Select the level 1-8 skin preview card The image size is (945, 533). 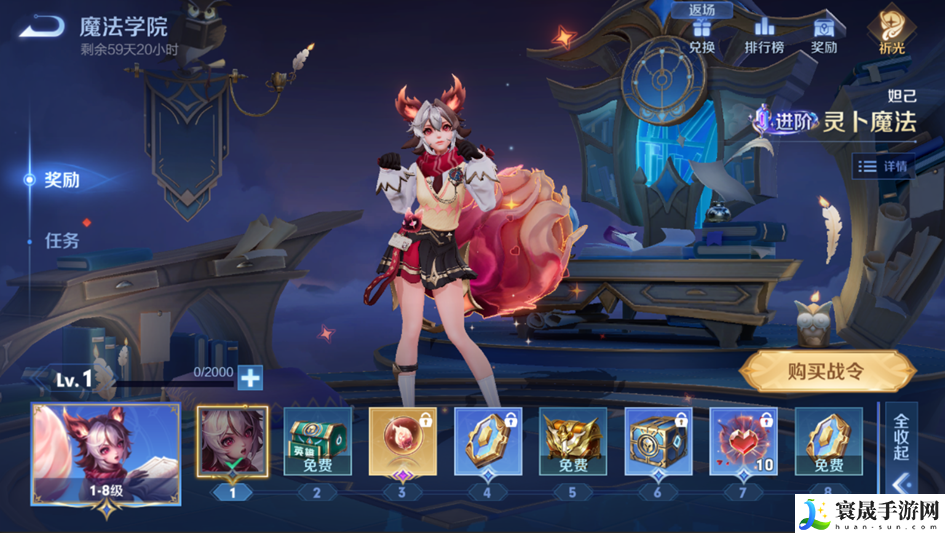[106, 453]
